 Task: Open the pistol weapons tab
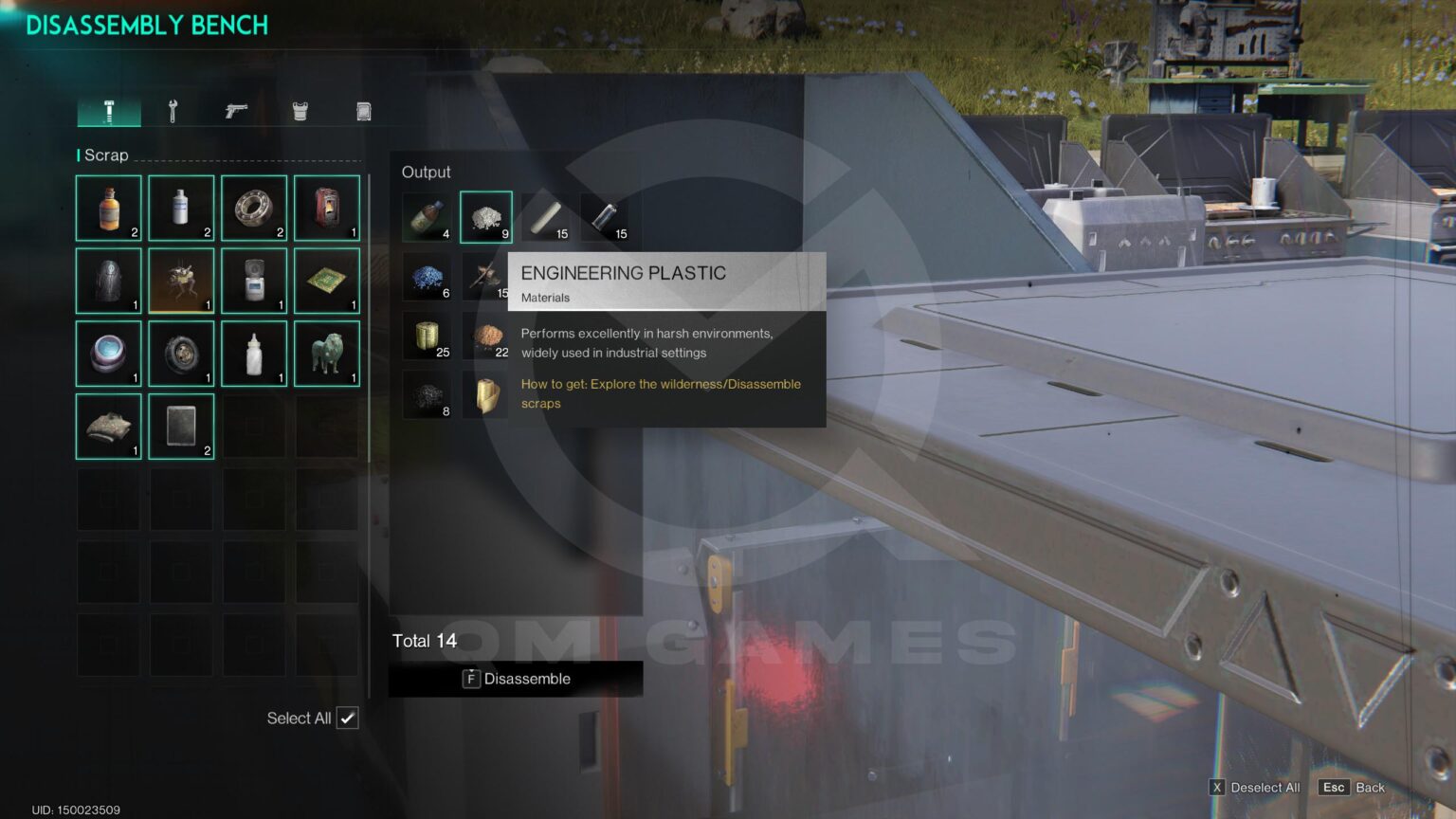pyautogui.click(x=236, y=112)
